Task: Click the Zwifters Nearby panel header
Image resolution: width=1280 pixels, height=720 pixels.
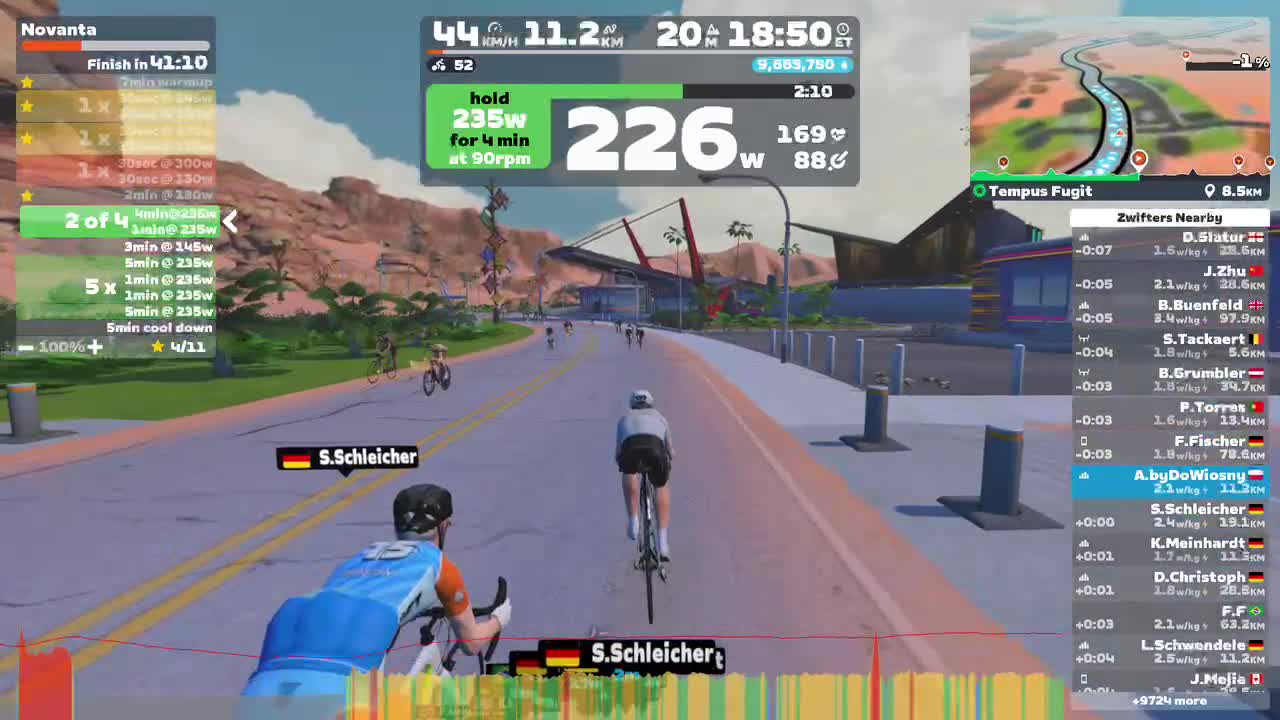Action: 1169,217
